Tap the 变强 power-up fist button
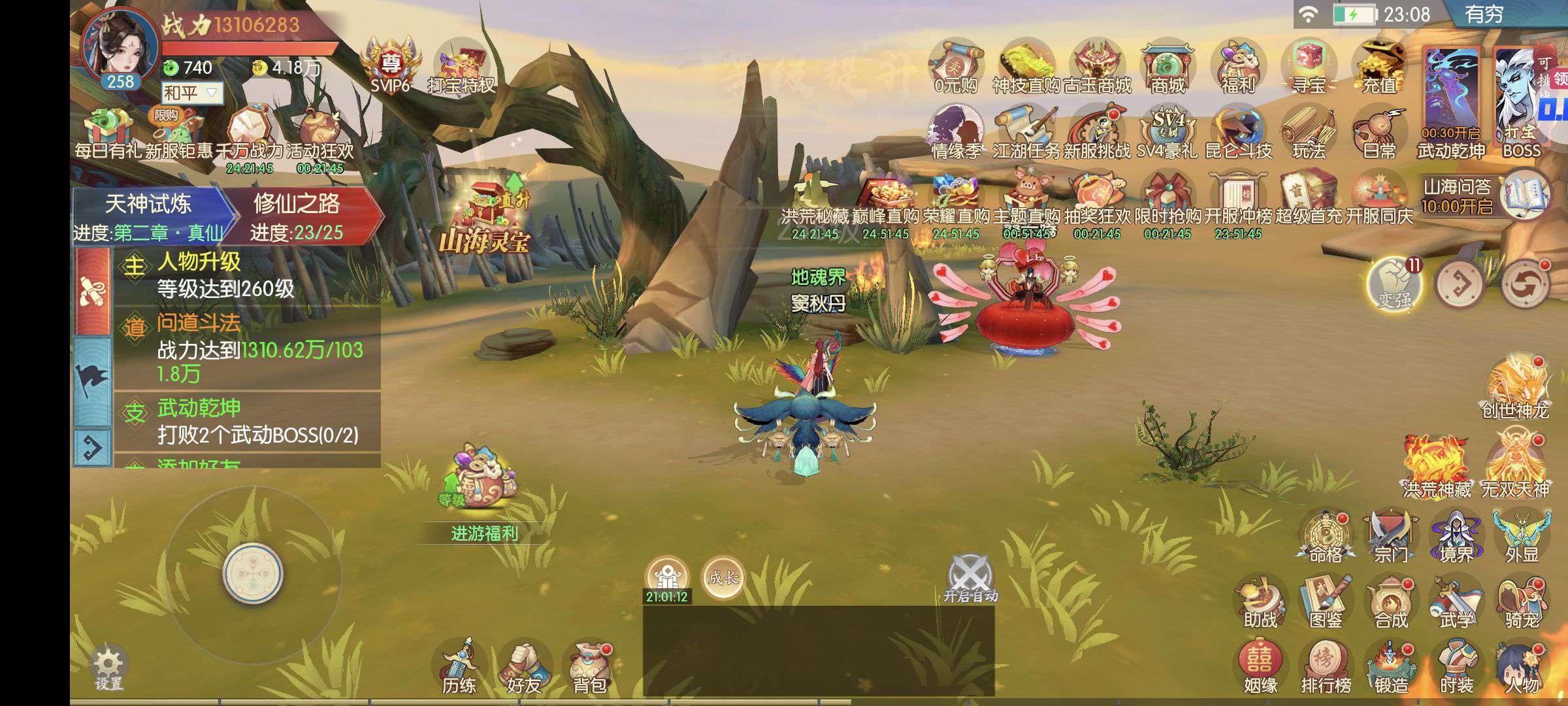 click(x=1394, y=286)
